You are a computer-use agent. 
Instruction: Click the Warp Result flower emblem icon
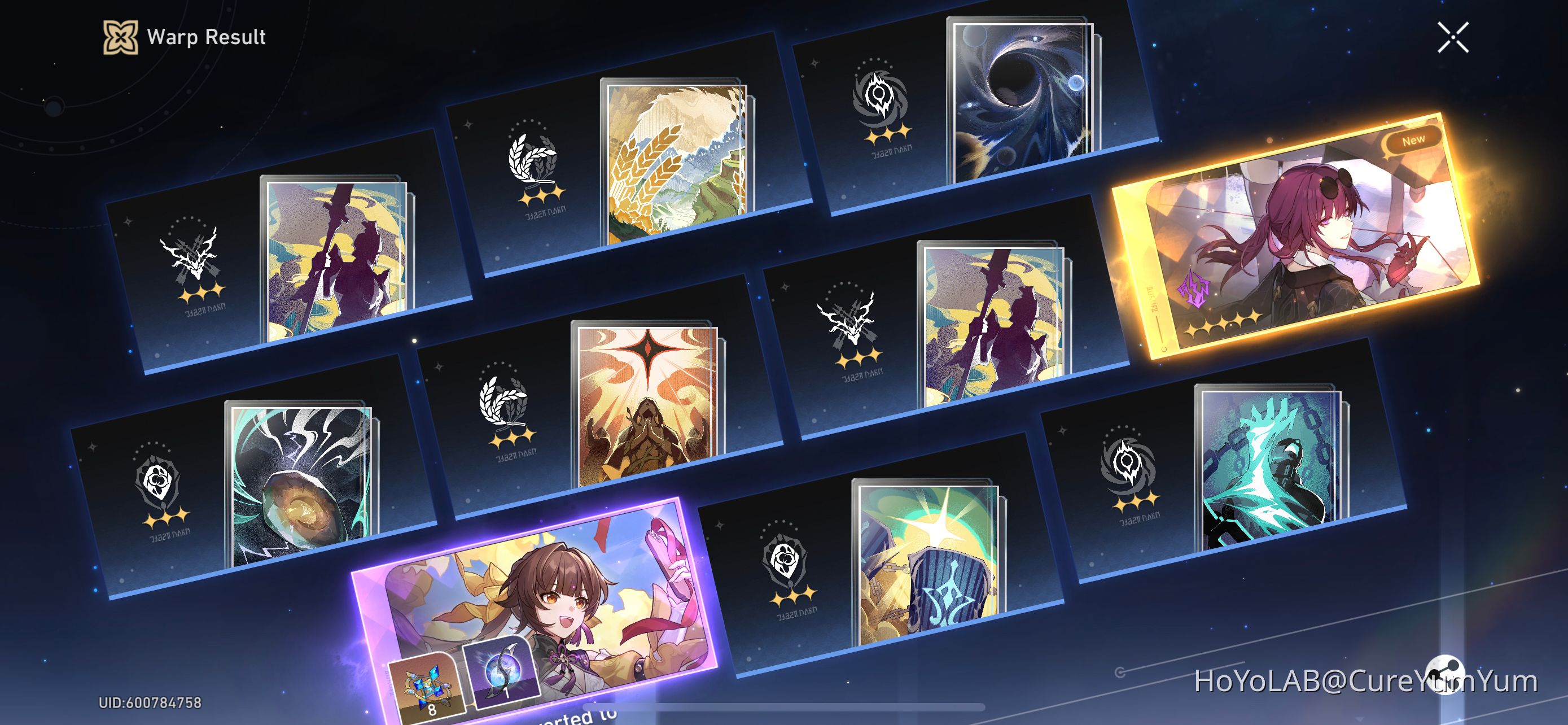[122, 38]
